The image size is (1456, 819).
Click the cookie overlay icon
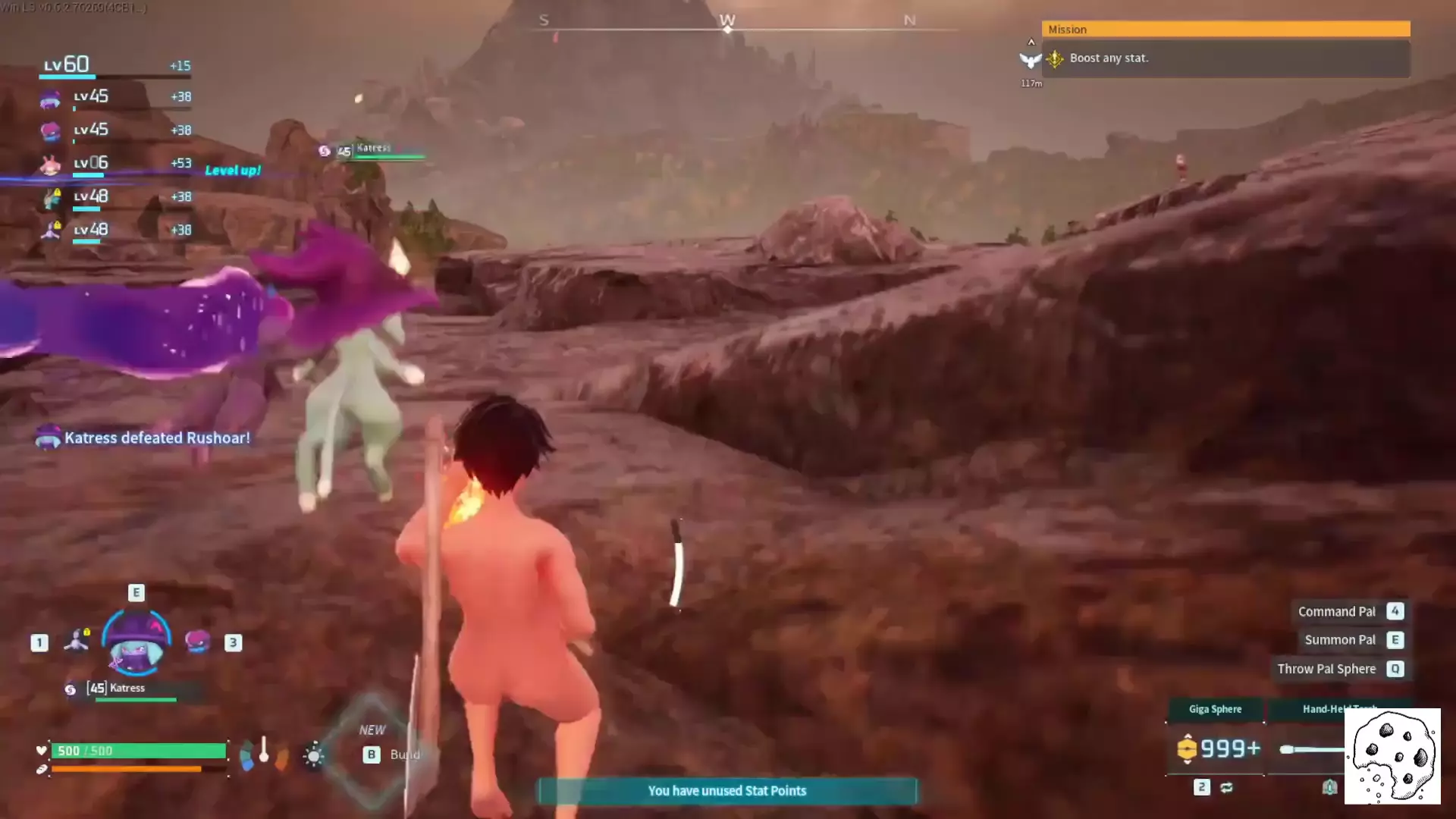pos(1392,756)
